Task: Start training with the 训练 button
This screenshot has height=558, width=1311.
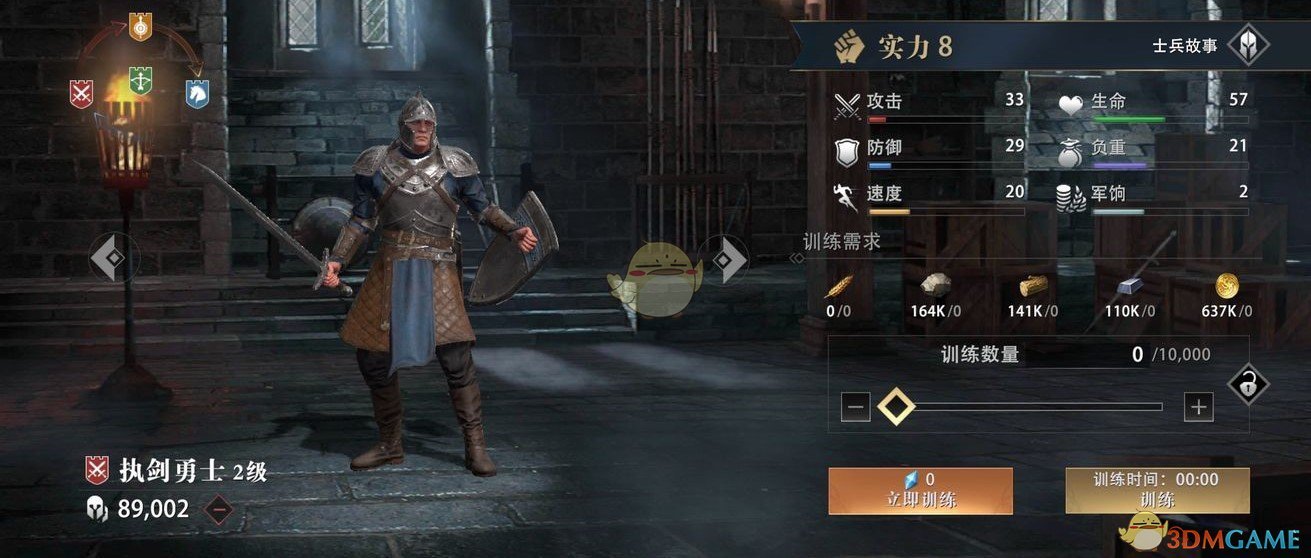Action: pos(1157,490)
